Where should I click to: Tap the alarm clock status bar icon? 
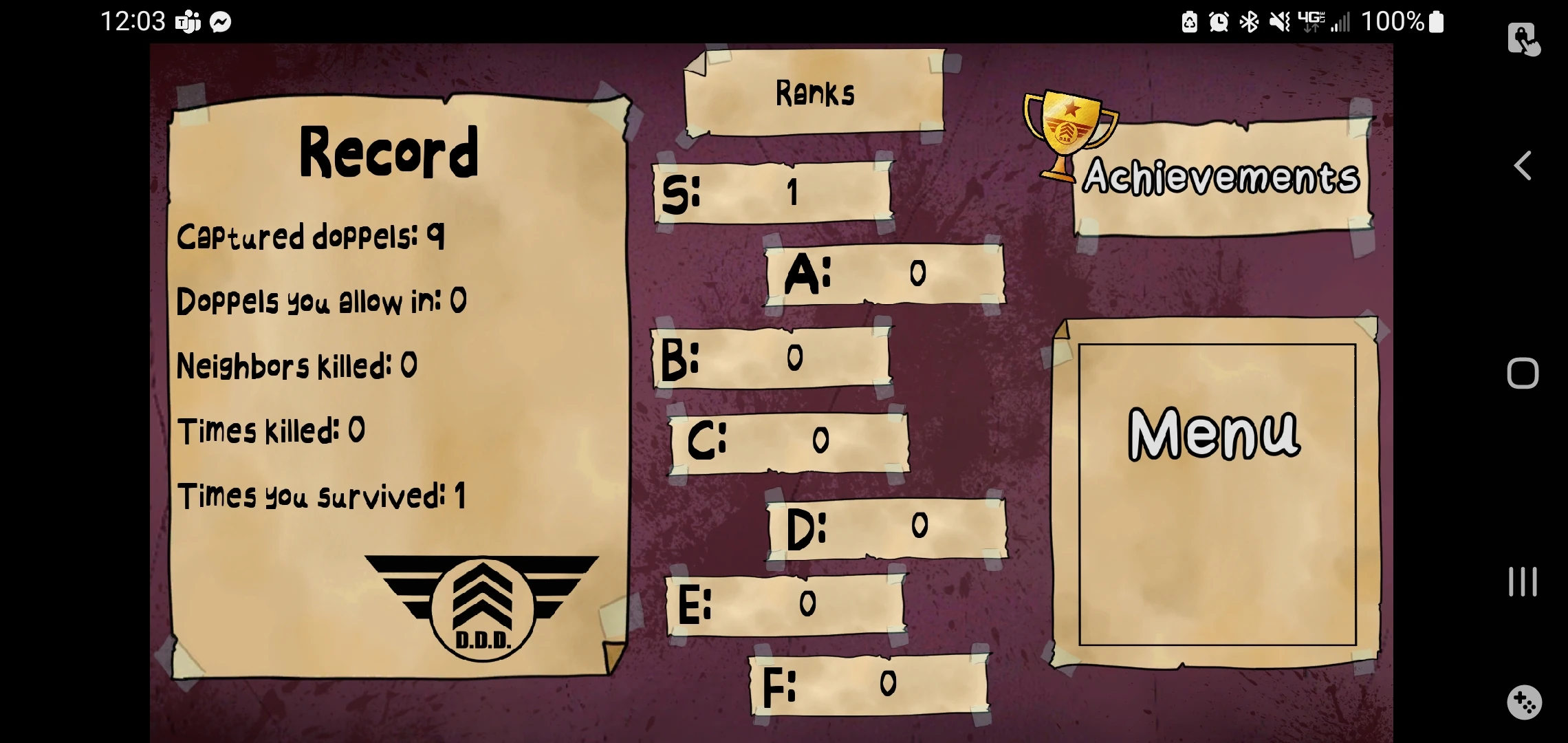[x=1217, y=21]
